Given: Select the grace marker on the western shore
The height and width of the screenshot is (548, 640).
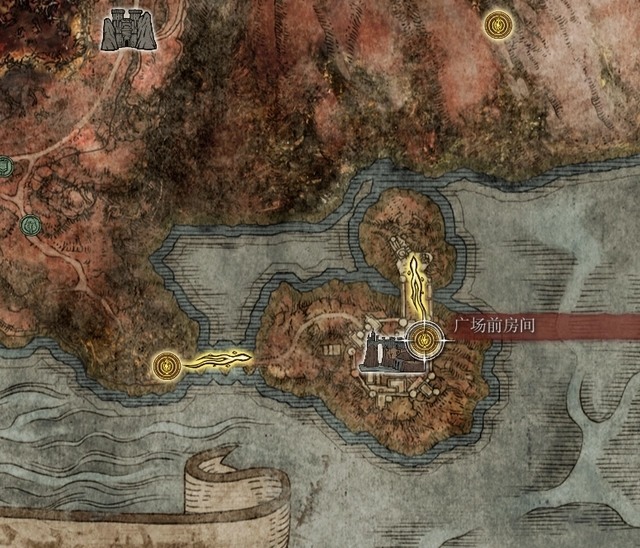Looking at the screenshot, I should coord(168,364).
